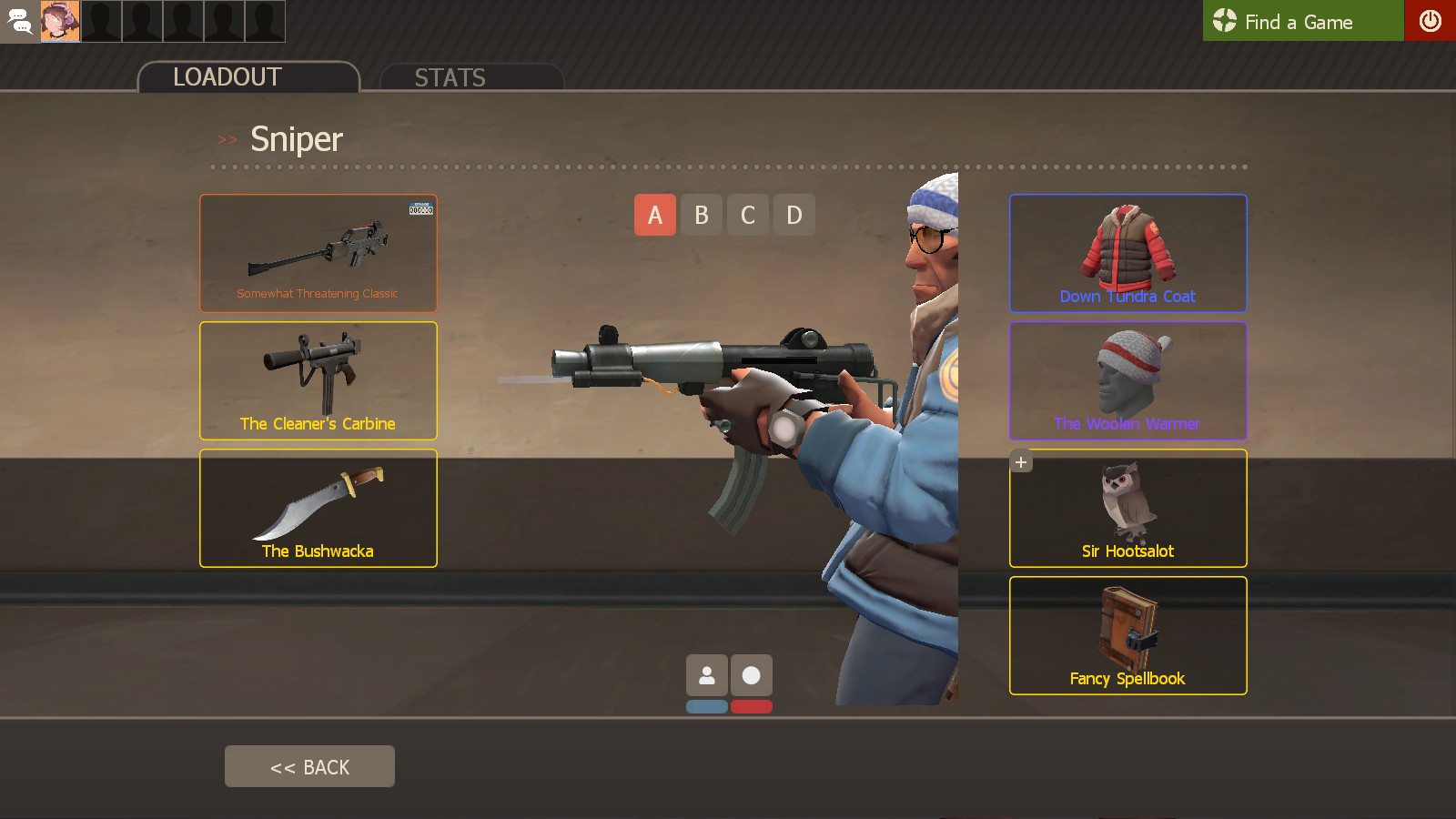Image resolution: width=1456 pixels, height=819 pixels.
Task: Select an empty player slot silhouette
Action: (100, 21)
